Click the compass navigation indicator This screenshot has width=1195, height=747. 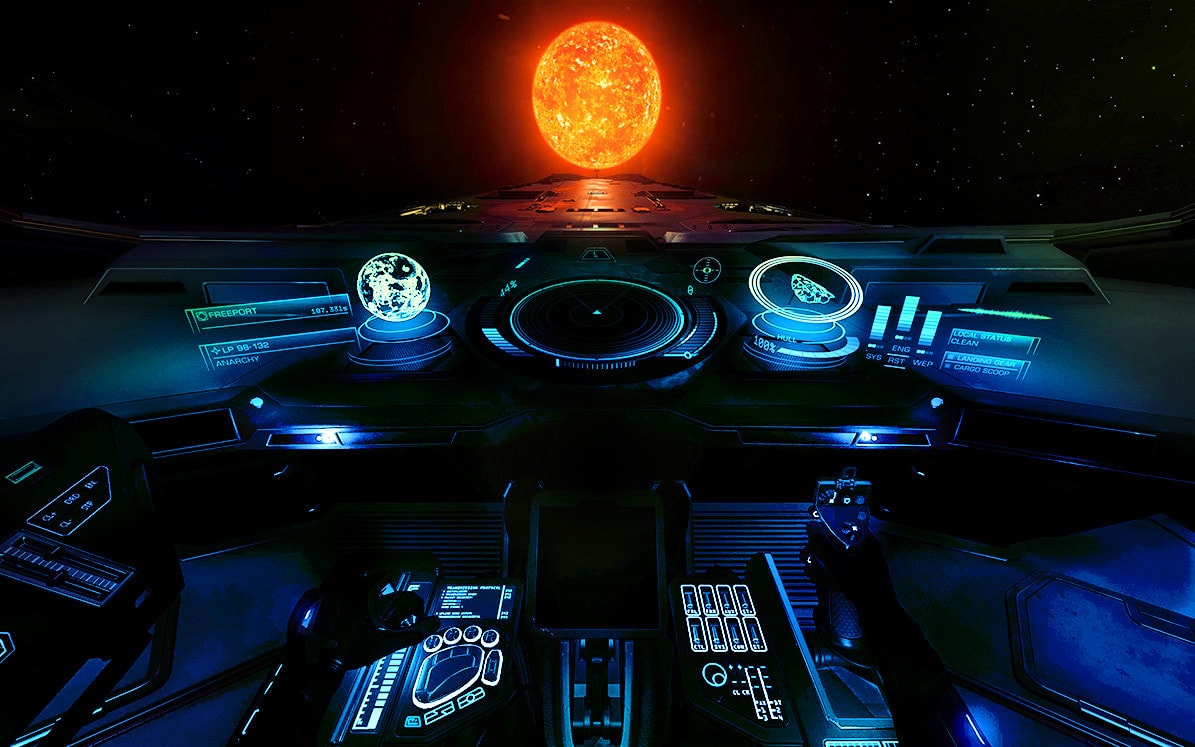click(x=707, y=268)
